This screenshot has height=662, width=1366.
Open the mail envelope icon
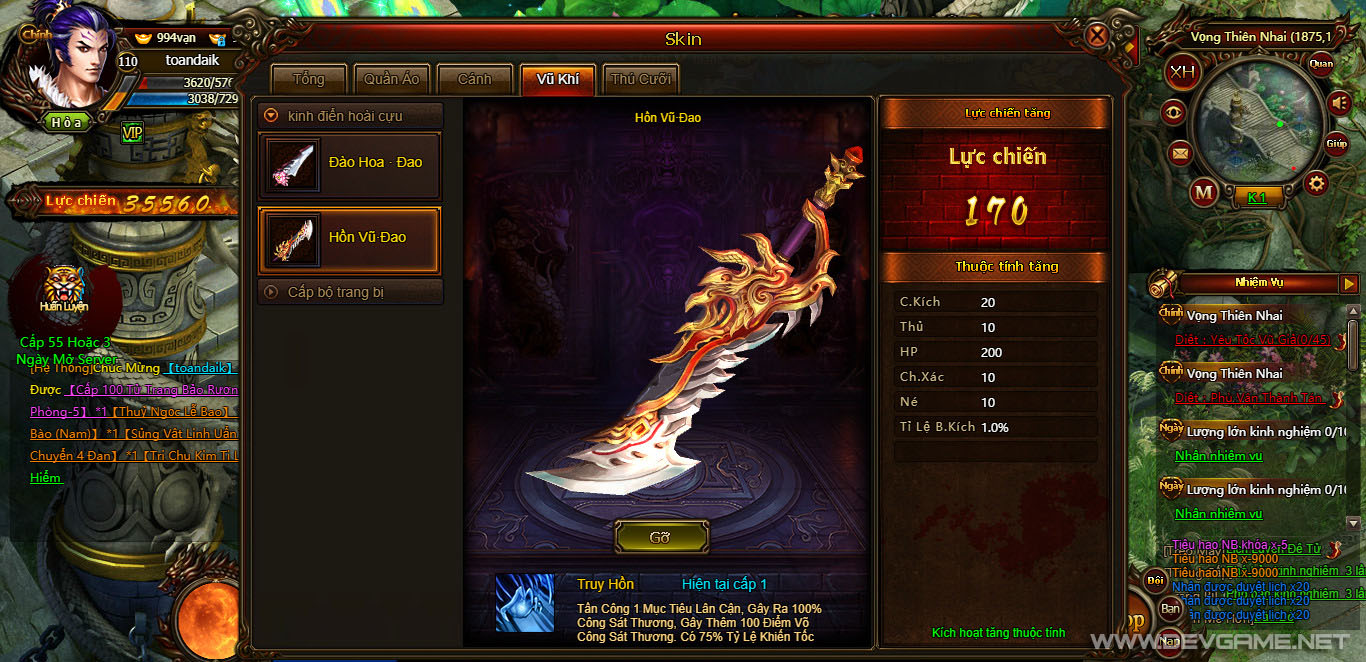(1180, 154)
